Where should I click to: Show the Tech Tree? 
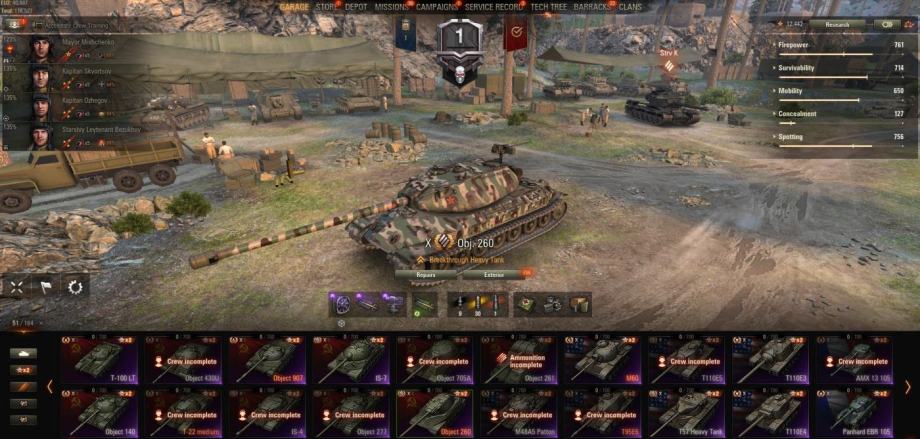point(549,6)
